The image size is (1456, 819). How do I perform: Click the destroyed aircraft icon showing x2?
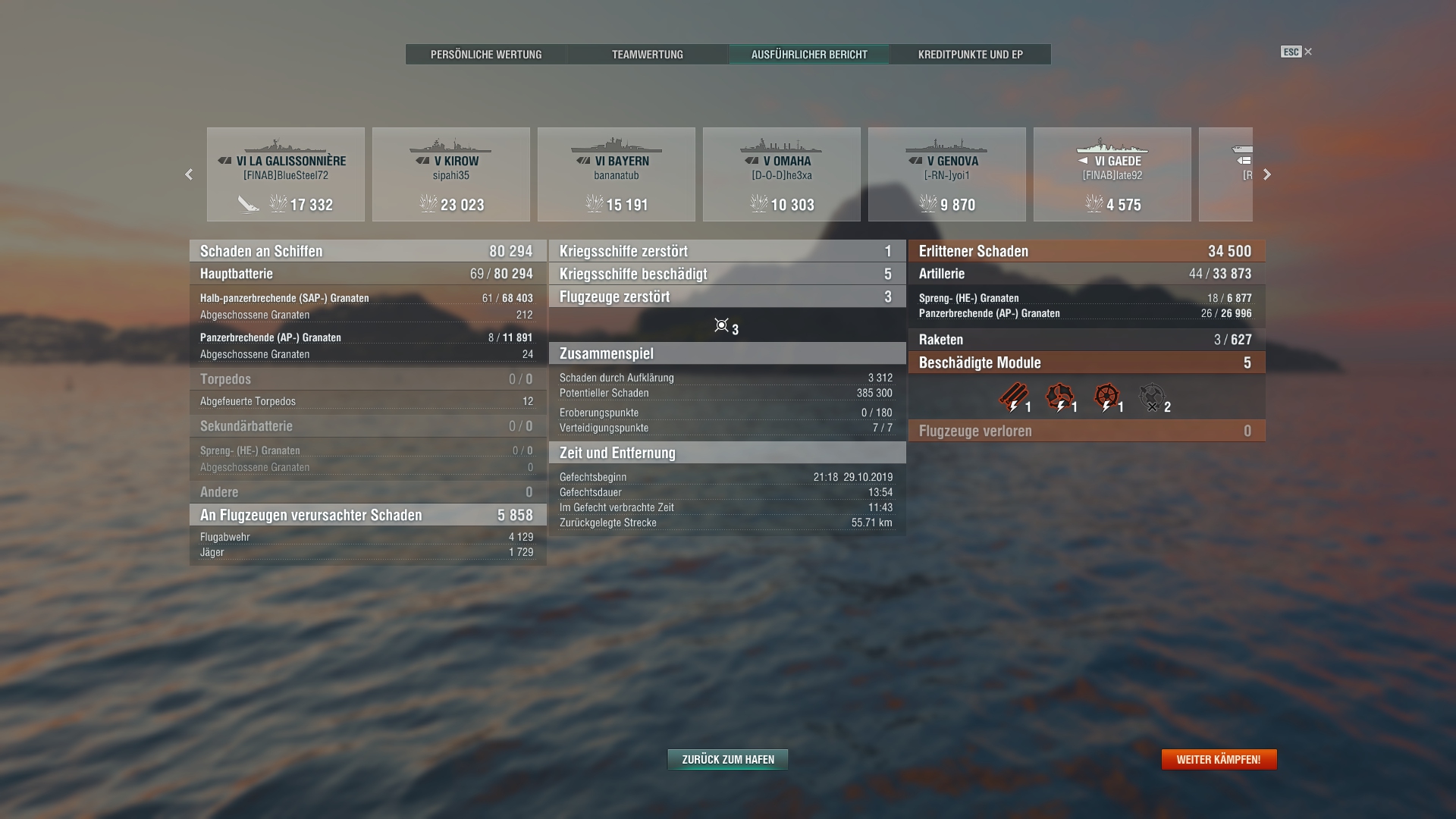[x=1151, y=397]
